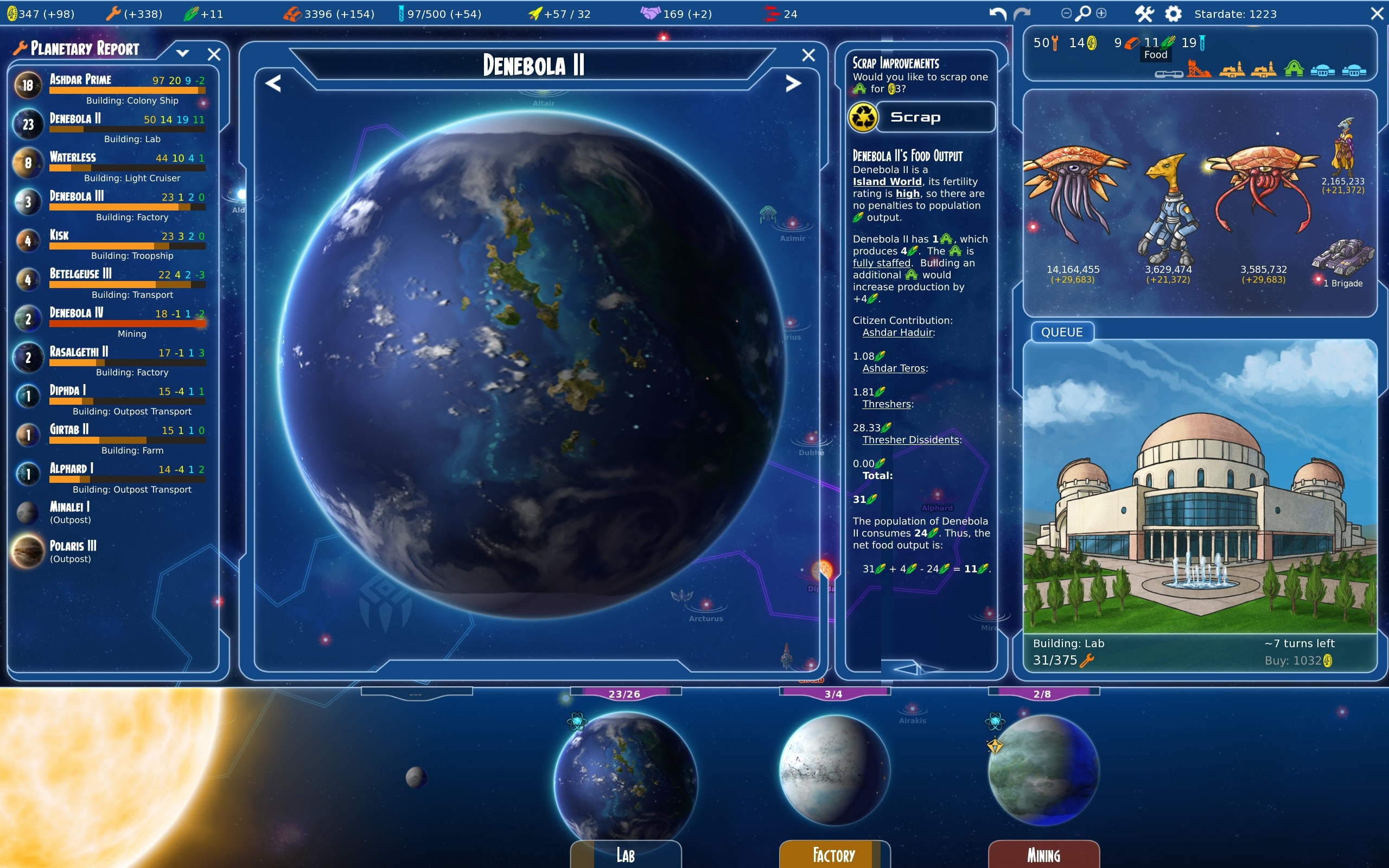Viewport: 1389px width, 868px height.
Task: Select the orange mine improvement icon
Action: tap(1199, 70)
